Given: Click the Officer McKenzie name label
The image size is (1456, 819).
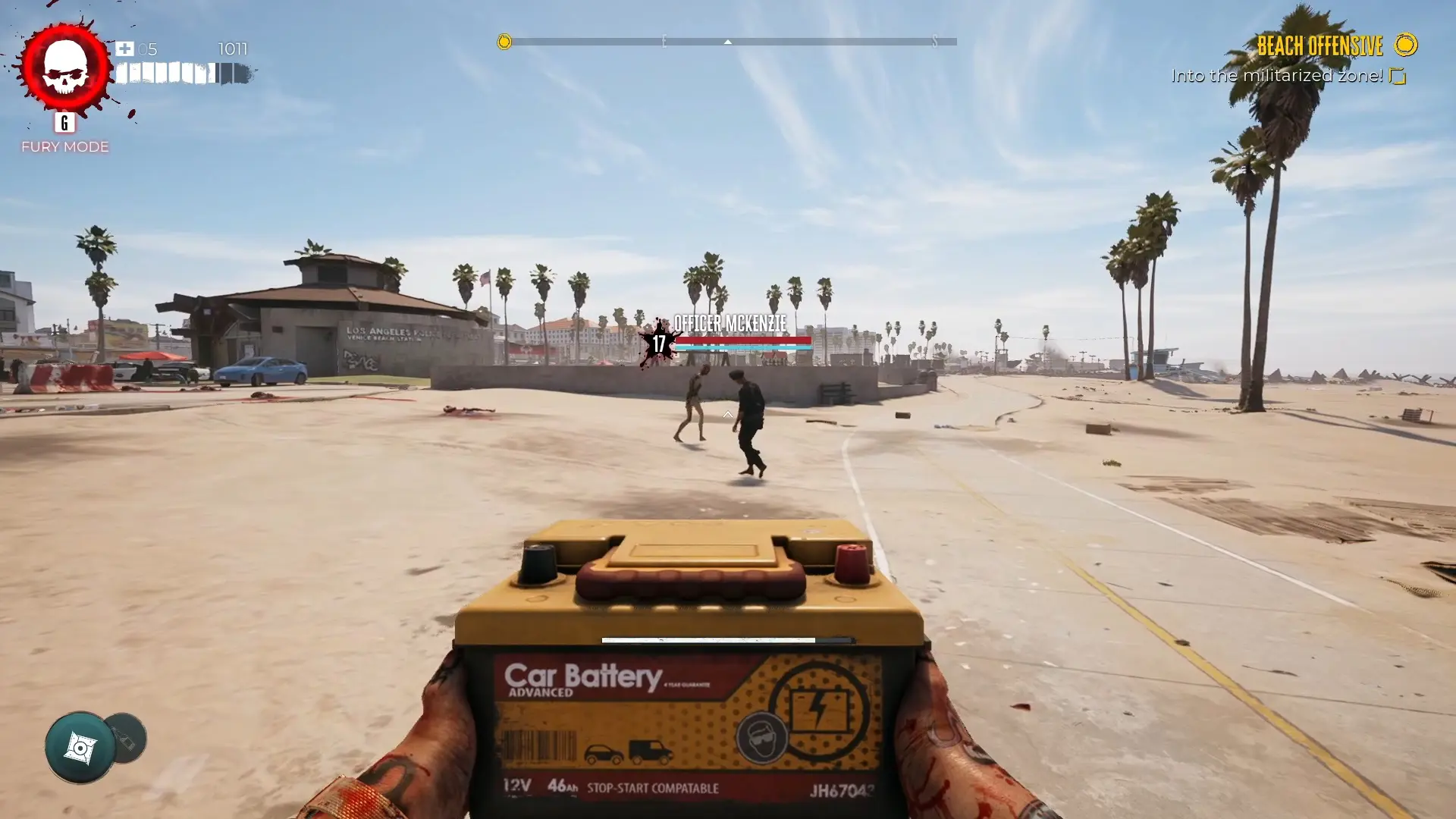Looking at the screenshot, I should tap(730, 322).
